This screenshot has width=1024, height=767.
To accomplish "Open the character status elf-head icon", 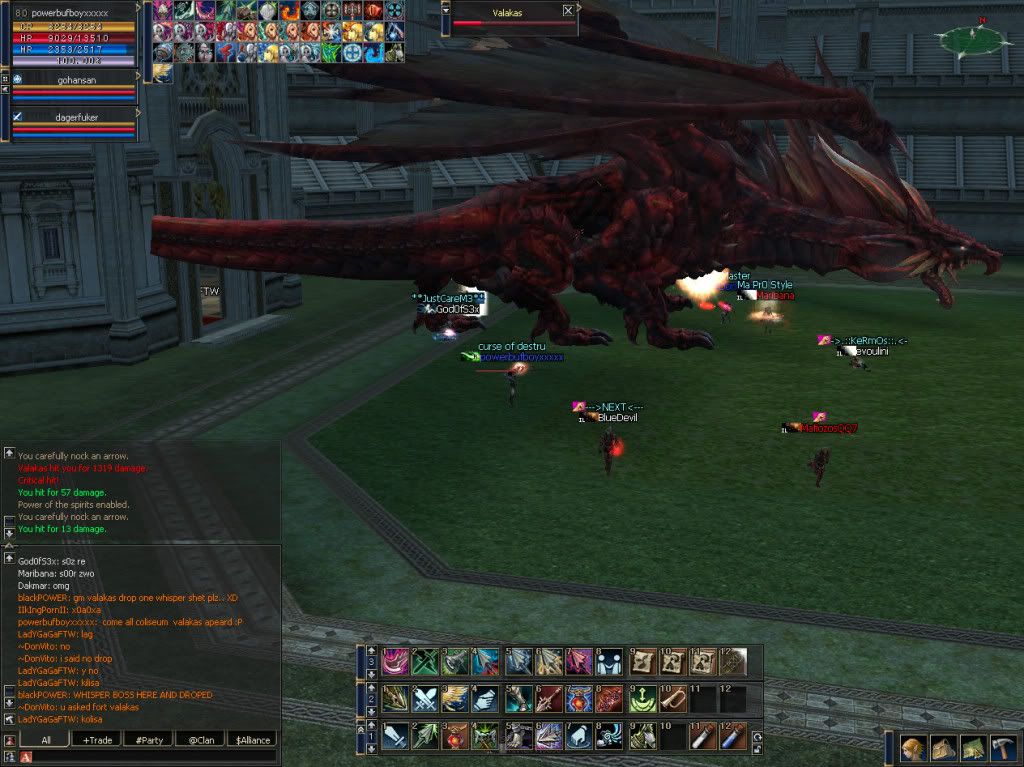I will coord(913,749).
